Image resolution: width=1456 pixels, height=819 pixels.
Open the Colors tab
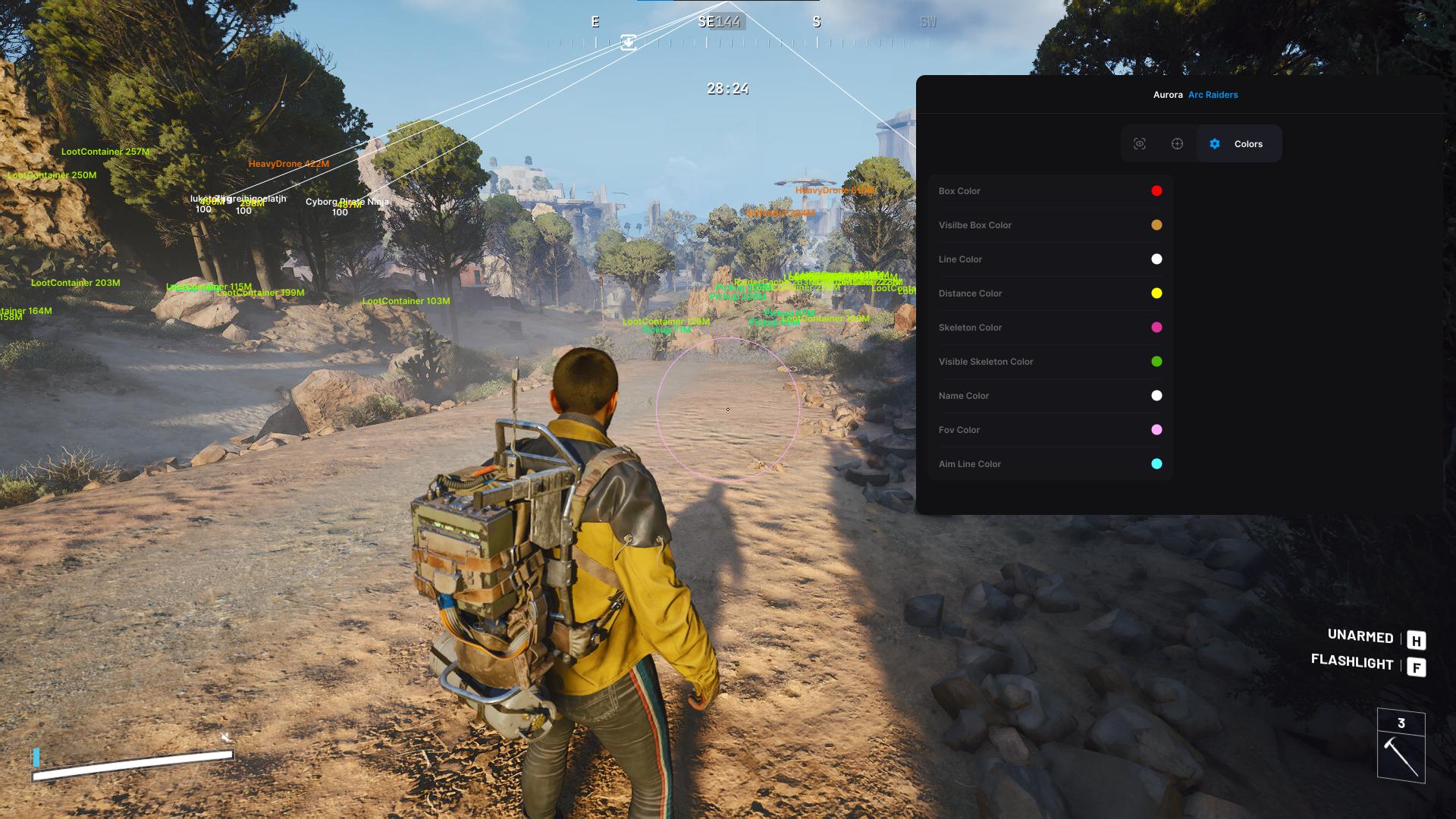[1238, 144]
